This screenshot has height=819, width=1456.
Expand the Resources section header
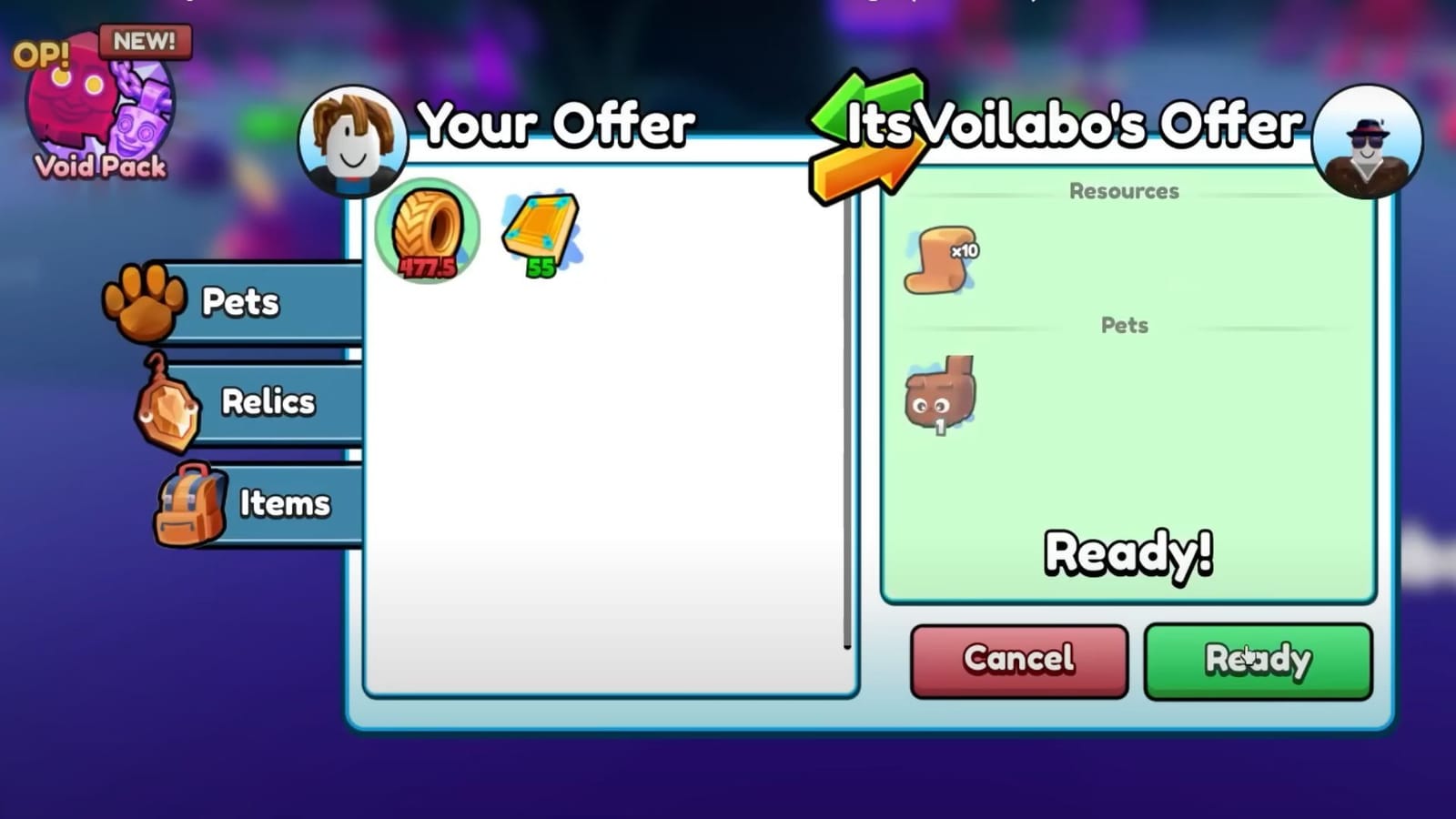coord(1125,191)
